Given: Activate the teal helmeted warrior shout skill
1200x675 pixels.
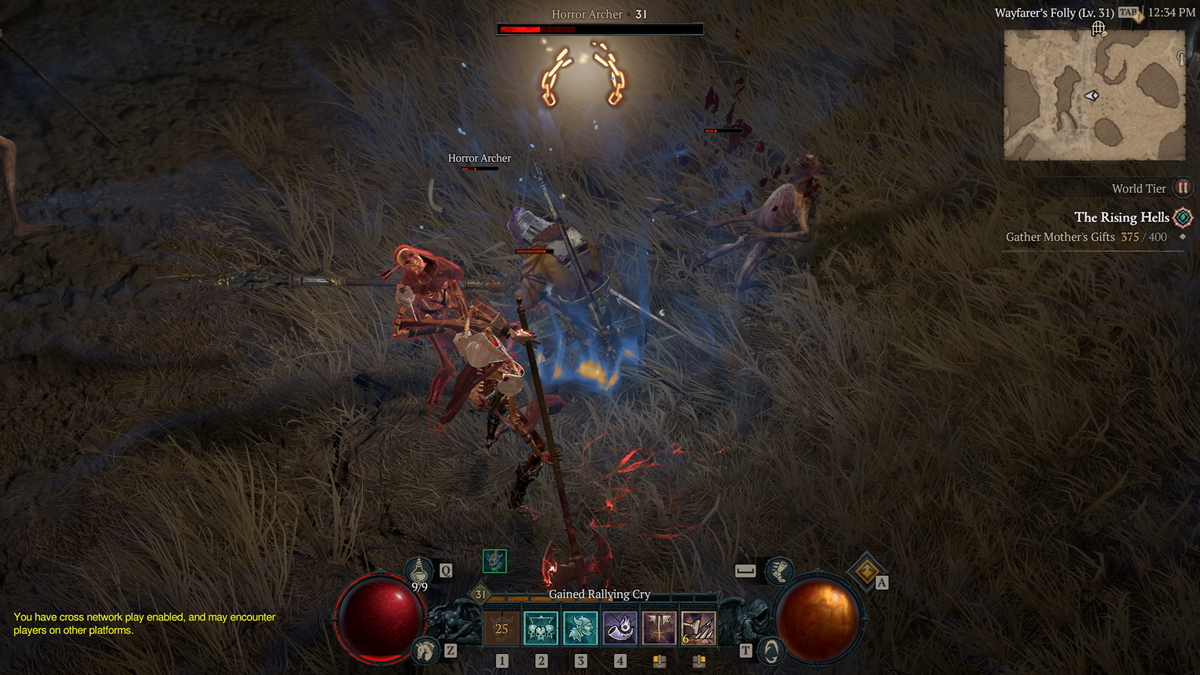Looking at the screenshot, I should pos(580,629).
